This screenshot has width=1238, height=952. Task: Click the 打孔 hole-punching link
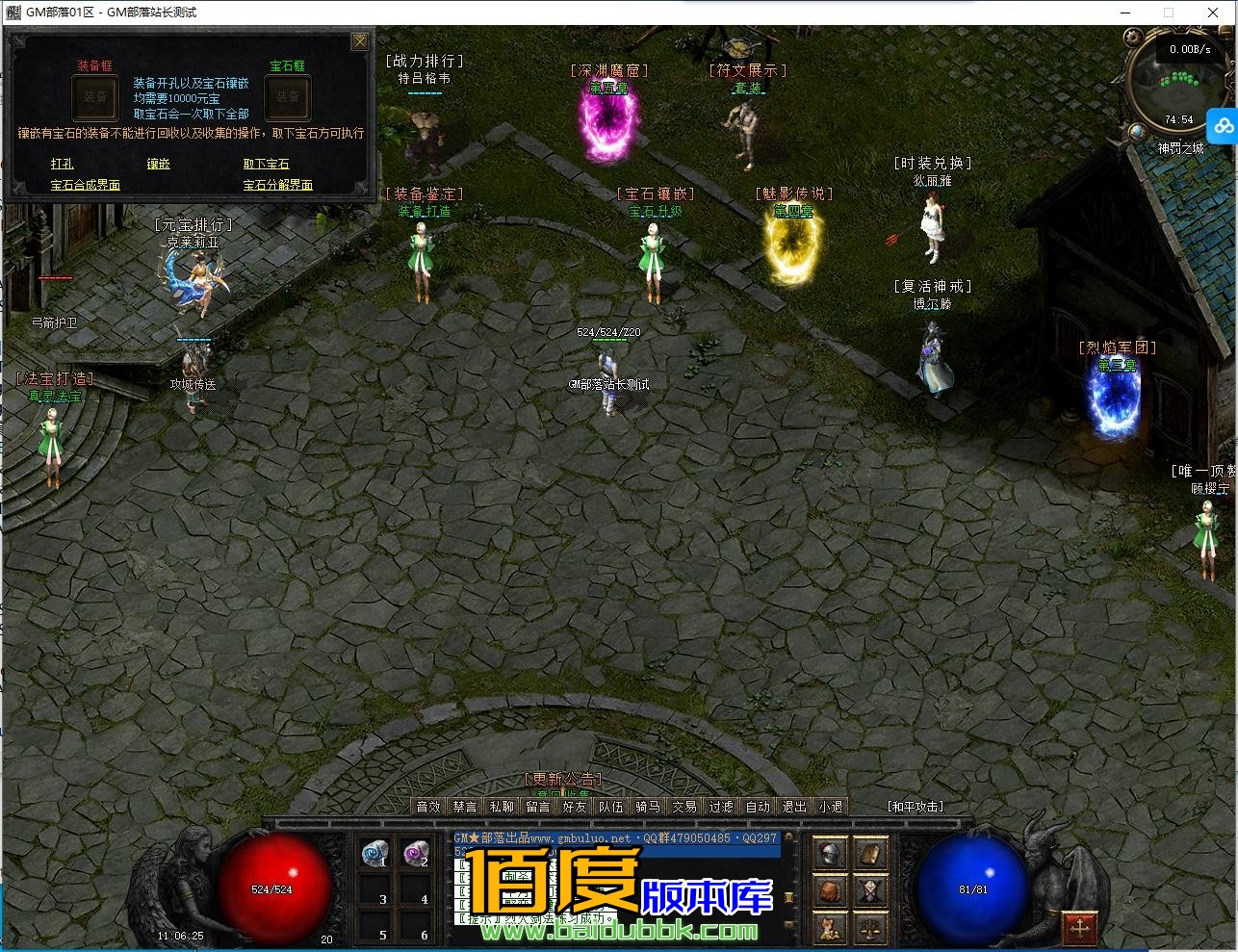[61, 164]
